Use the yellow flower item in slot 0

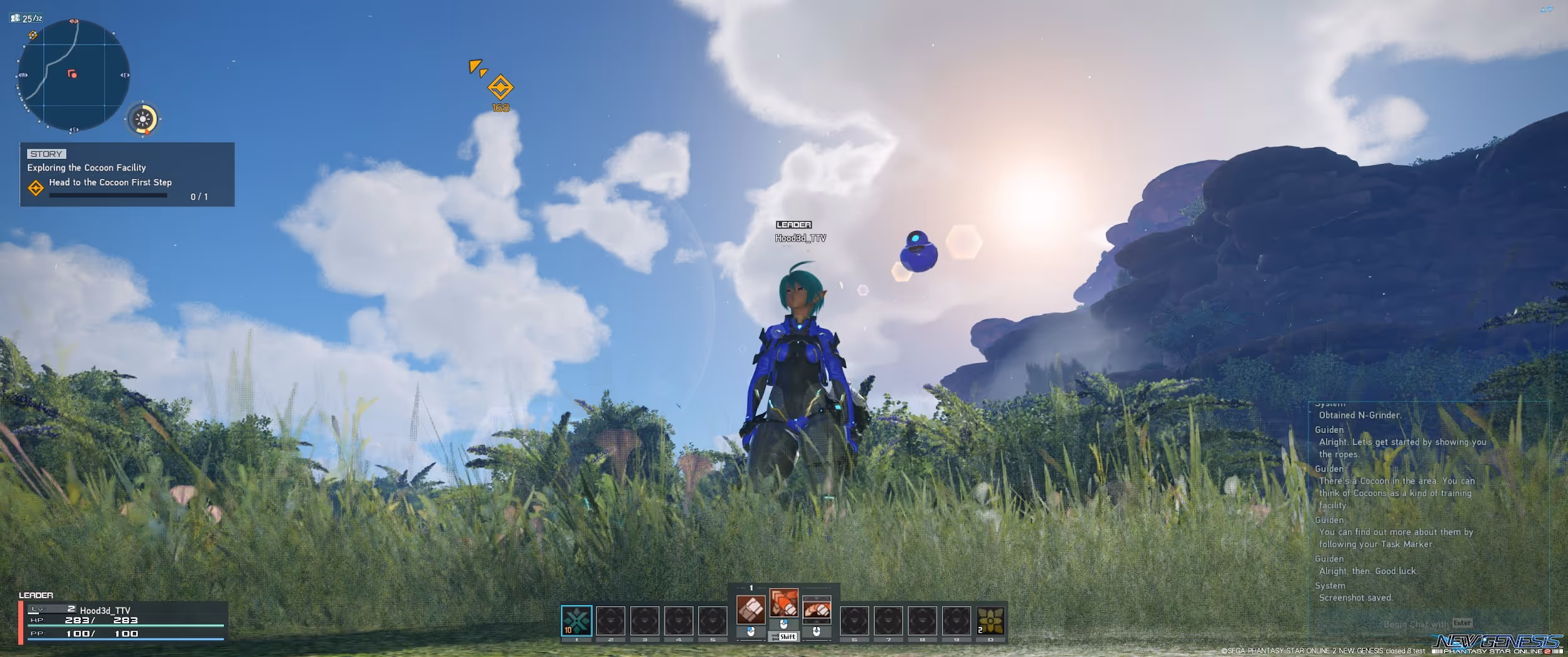pyautogui.click(x=990, y=621)
